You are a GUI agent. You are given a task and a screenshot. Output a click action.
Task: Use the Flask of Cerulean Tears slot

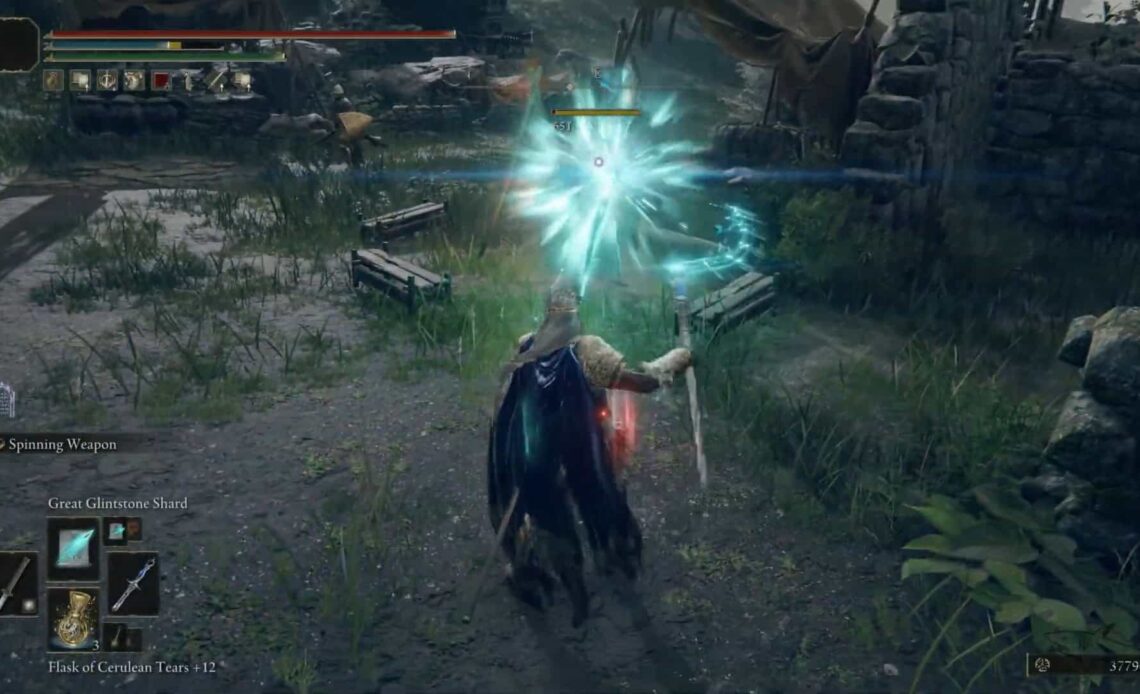tap(73, 620)
